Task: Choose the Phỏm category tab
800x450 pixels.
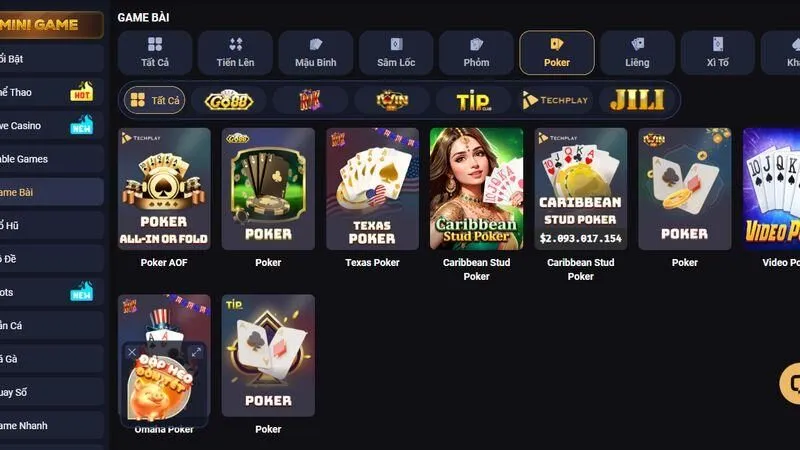Action: pos(476,52)
